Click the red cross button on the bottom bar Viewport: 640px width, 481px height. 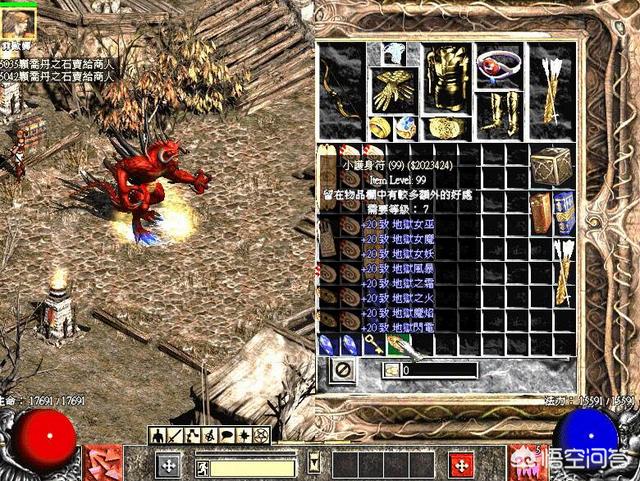pyautogui.click(x=461, y=465)
